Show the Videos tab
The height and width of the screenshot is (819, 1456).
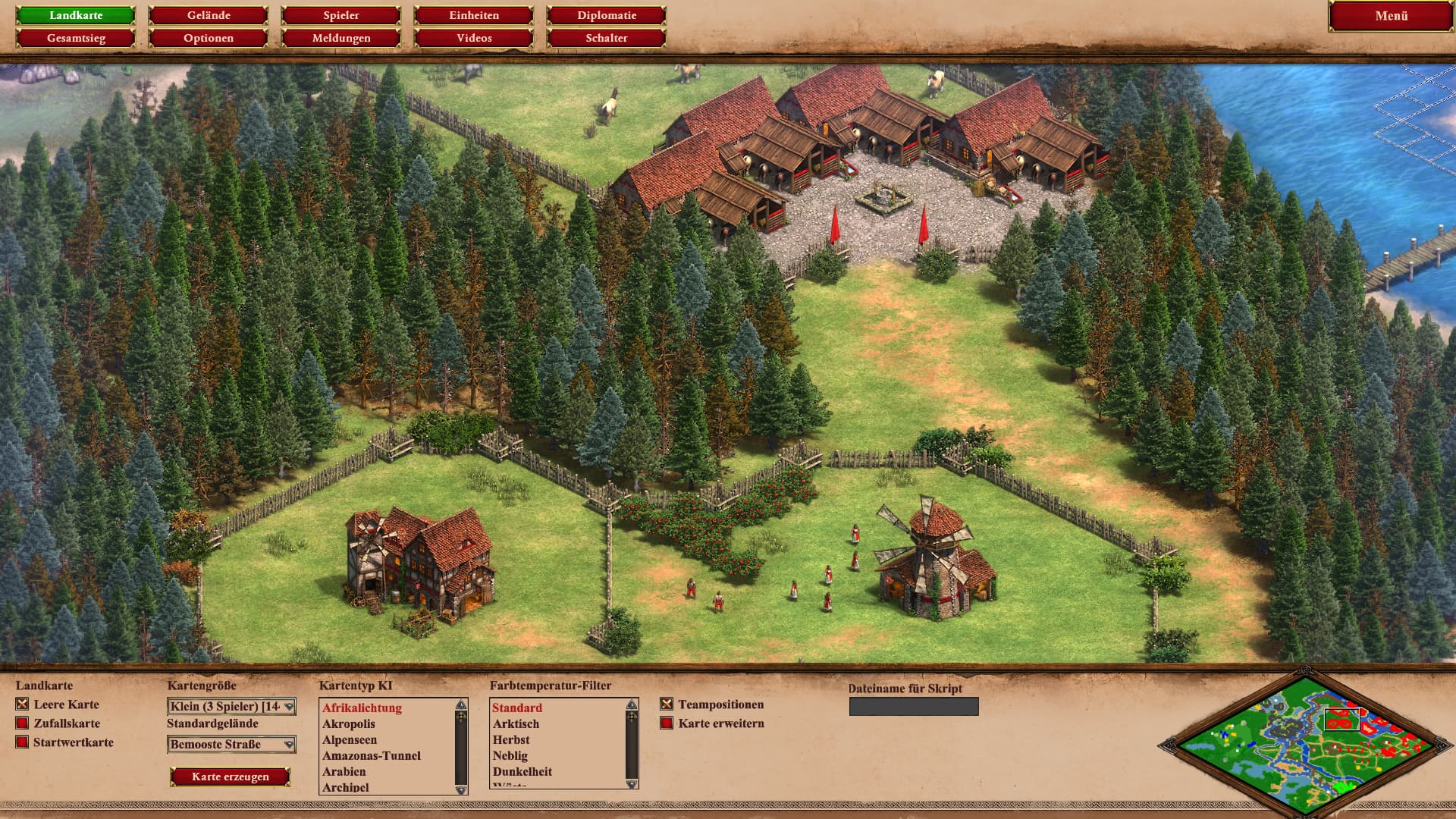tap(474, 38)
